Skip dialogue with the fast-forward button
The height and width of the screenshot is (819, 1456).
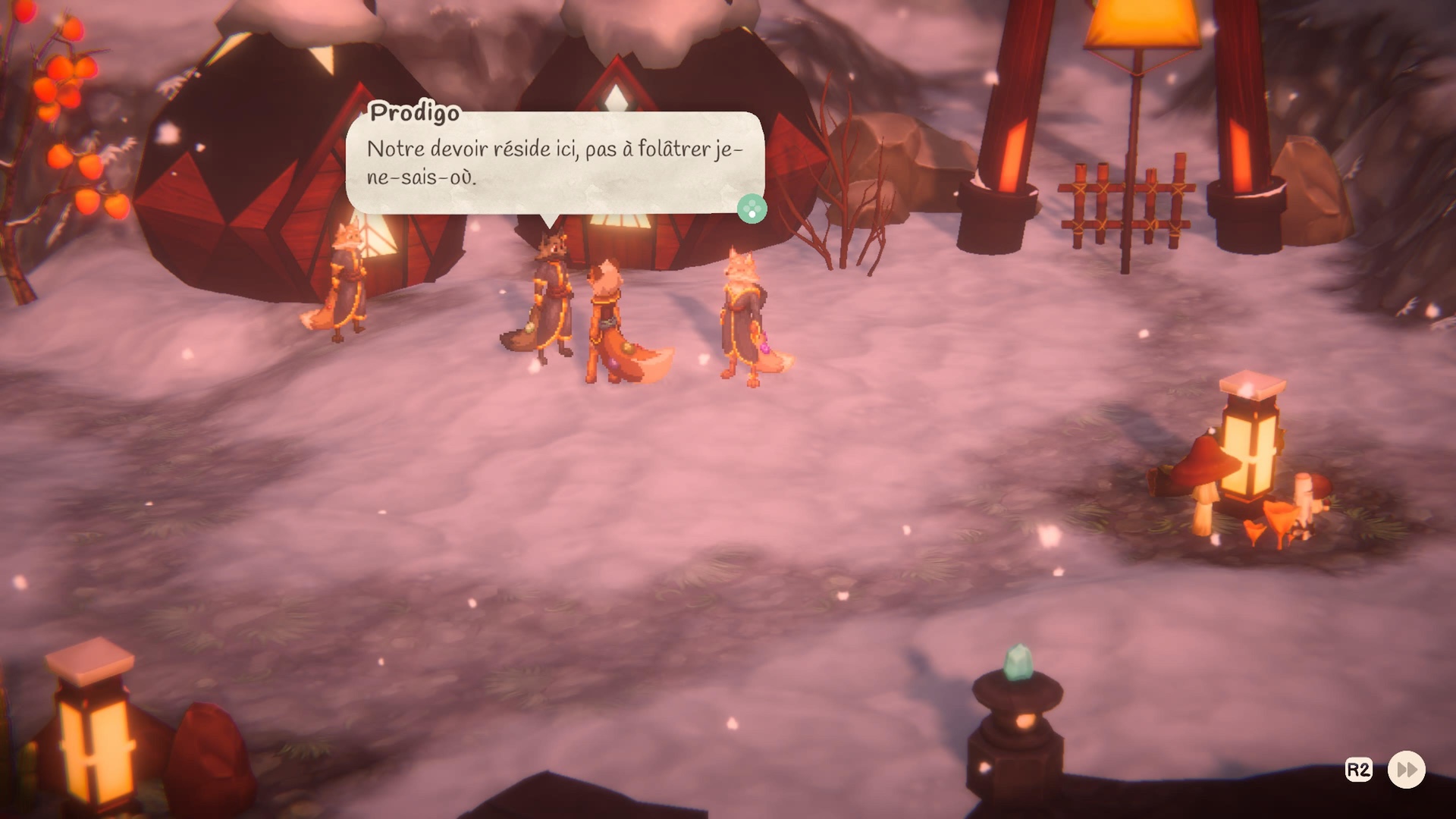tap(1406, 770)
